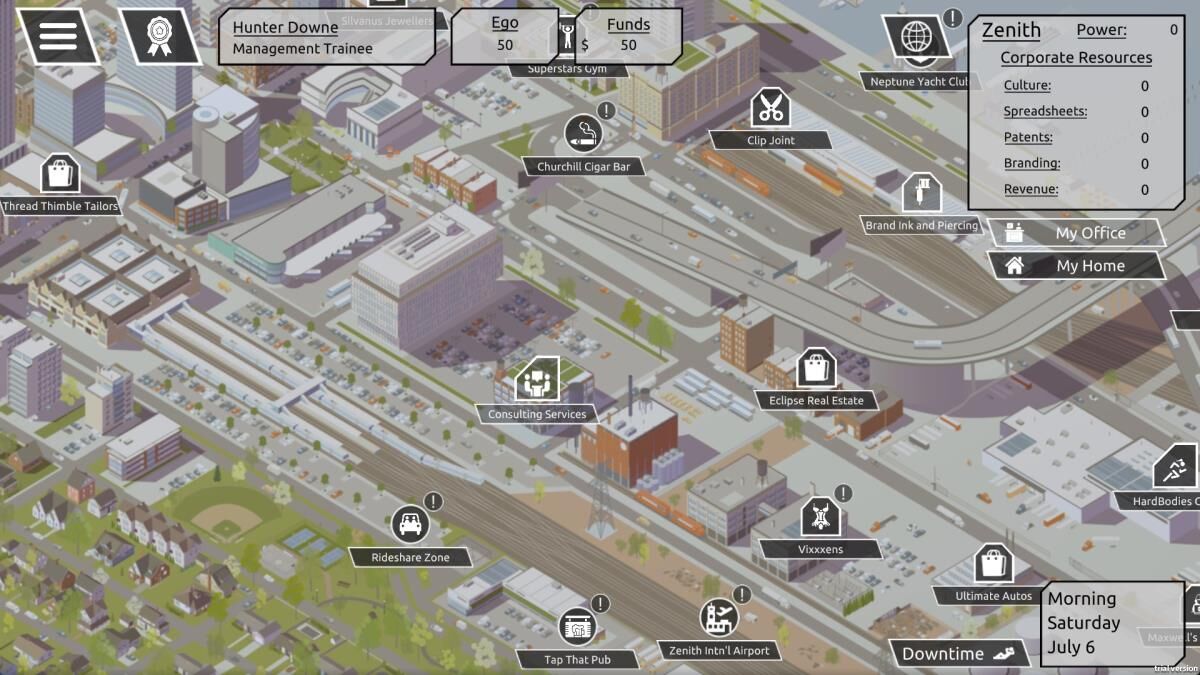Open the hamburger main menu
Screen dimensions: 1200x675
coord(58,36)
